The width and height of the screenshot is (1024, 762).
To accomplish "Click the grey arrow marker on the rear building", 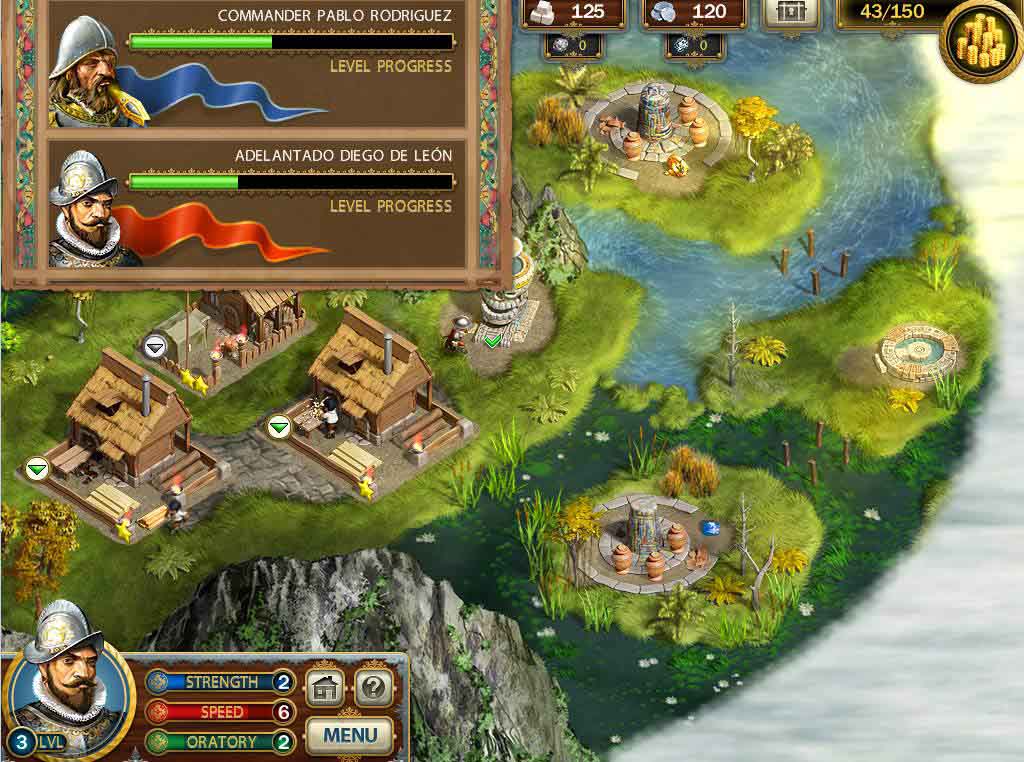I will pos(155,346).
